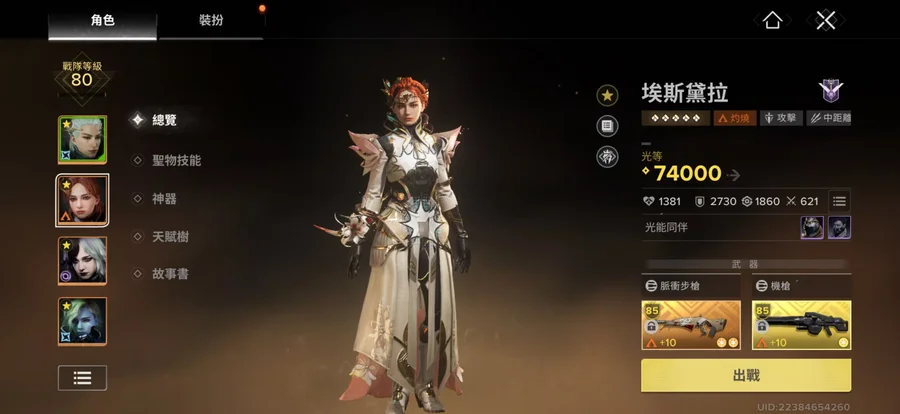Select the 脈衝步槍 weapon slot
The height and width of the screenshot is (414, 900).
692,325
